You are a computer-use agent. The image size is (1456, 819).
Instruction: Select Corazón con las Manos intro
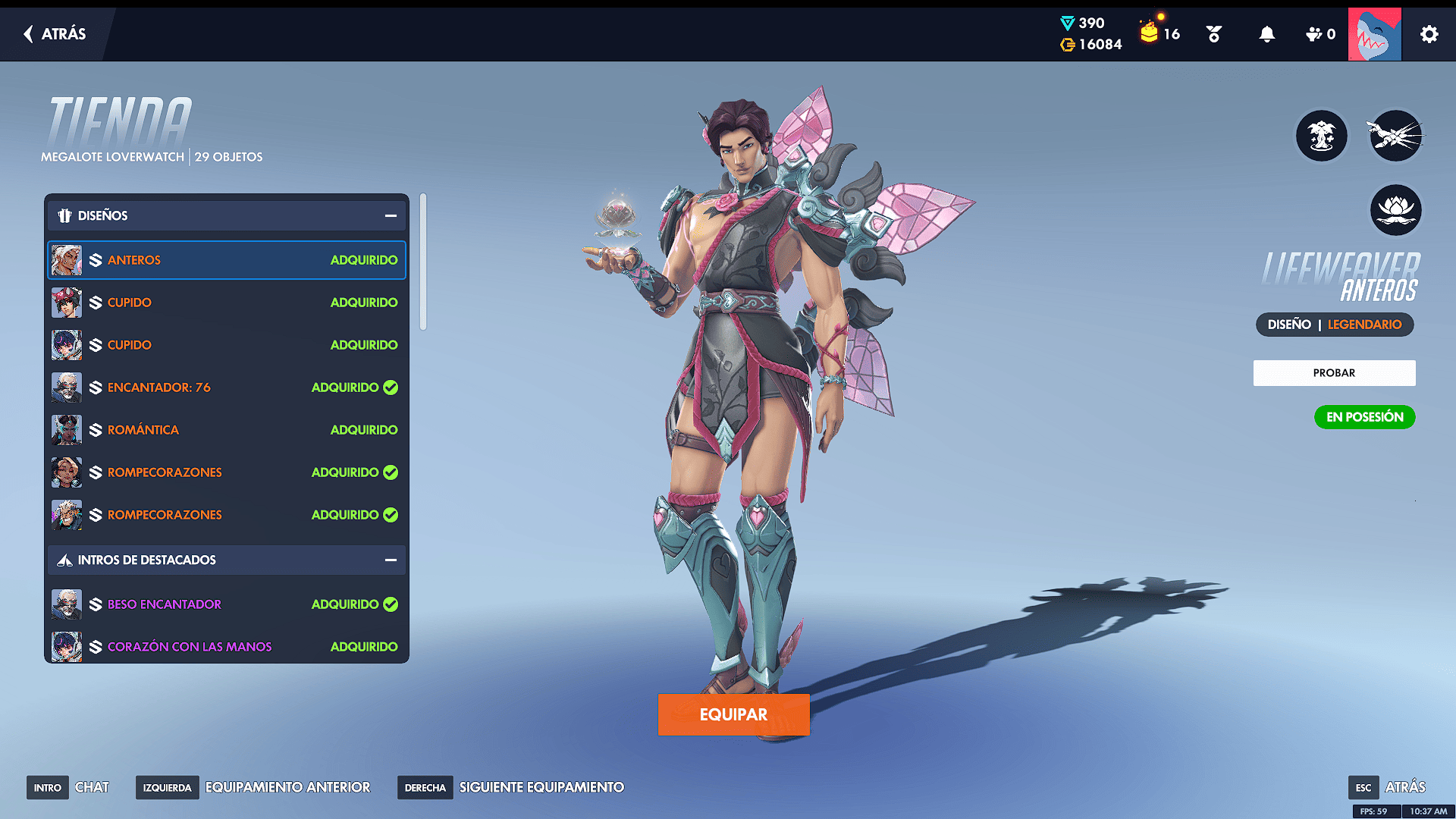pos(226,647)
